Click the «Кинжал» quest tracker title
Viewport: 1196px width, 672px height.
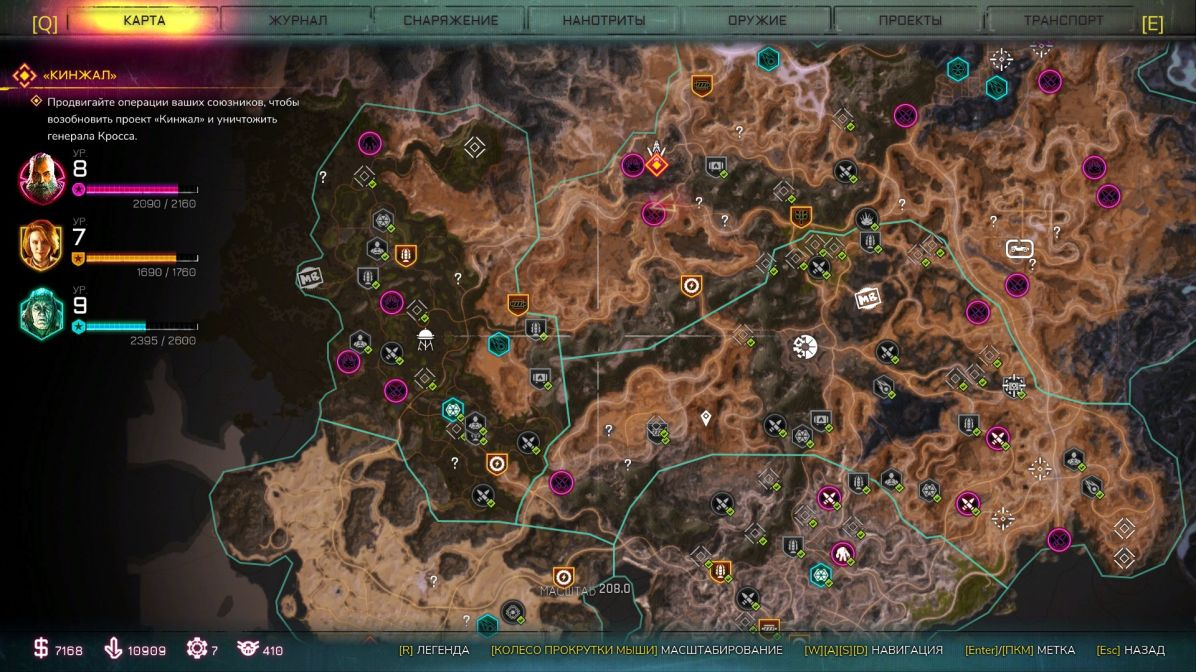click(80, 75)
